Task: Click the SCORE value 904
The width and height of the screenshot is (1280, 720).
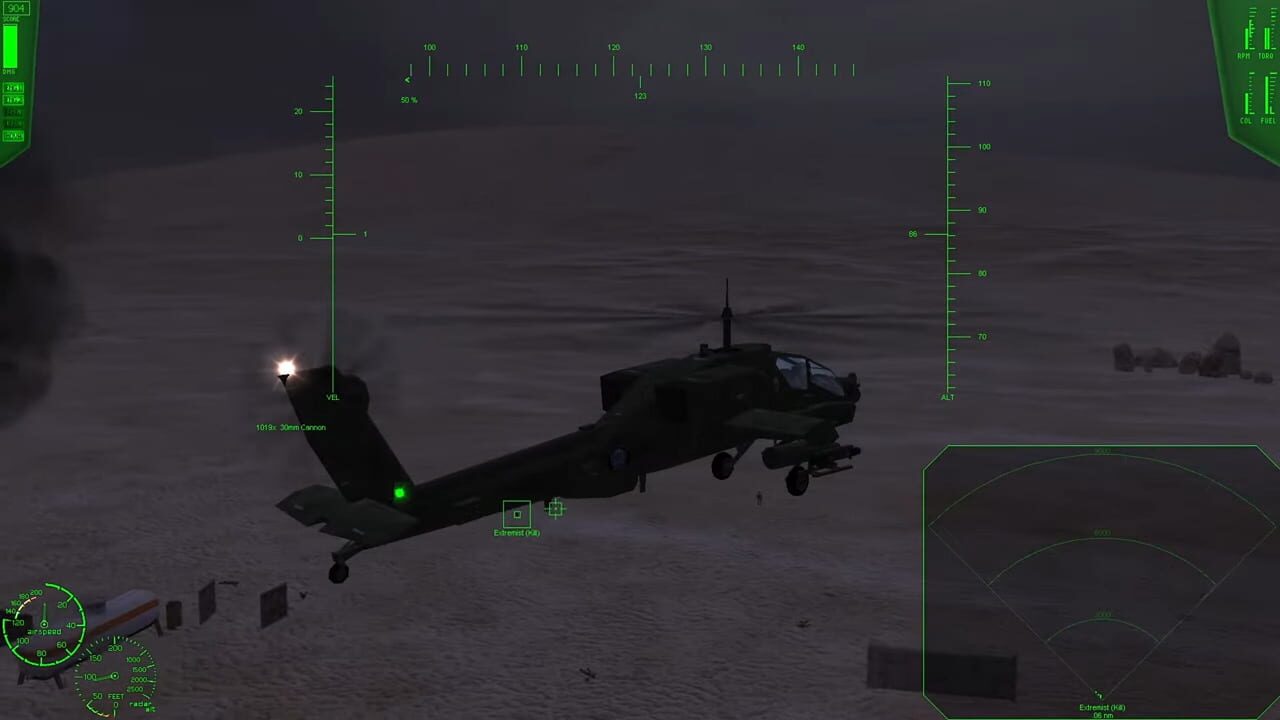Action: (16, 8)
